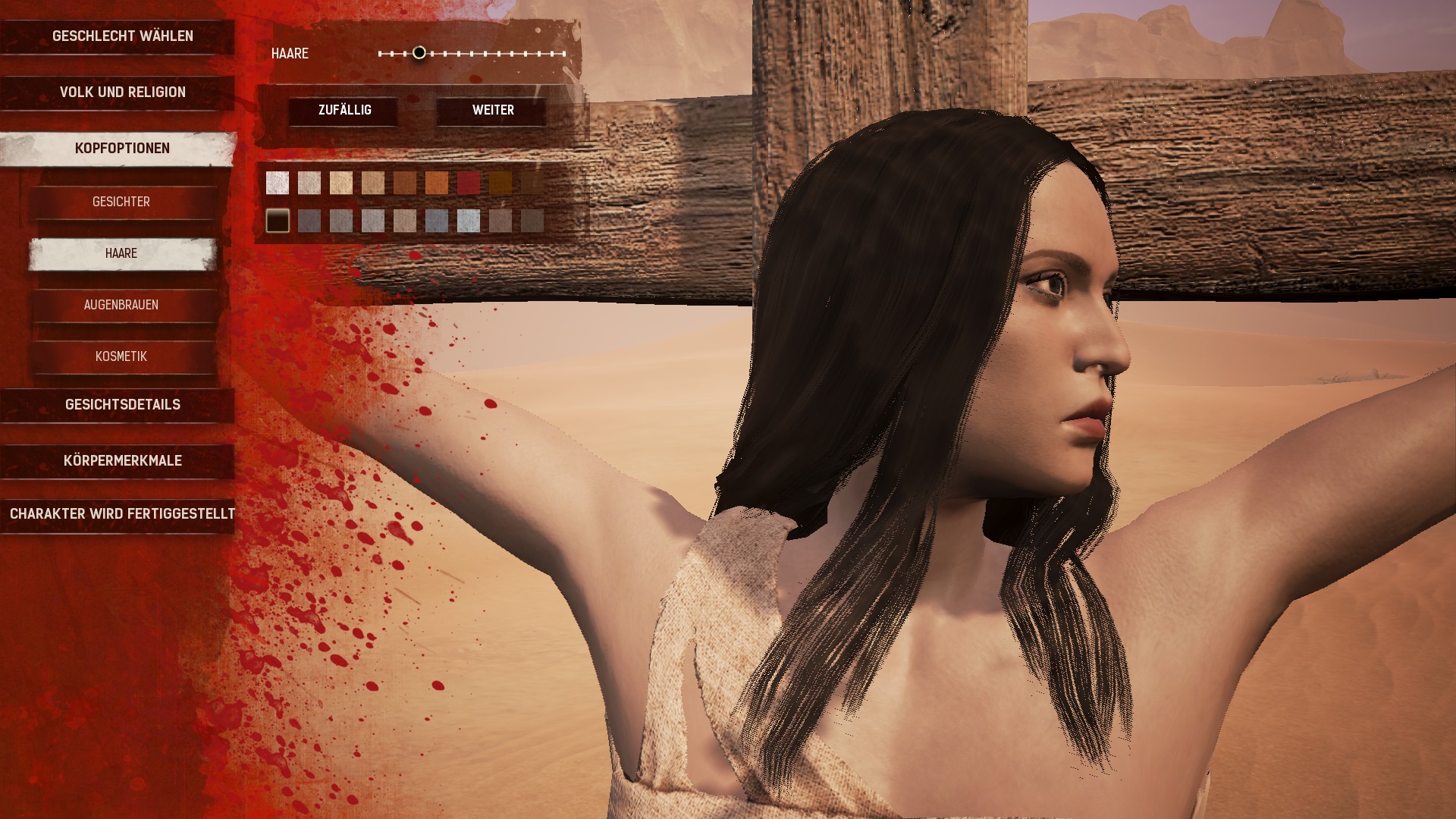Screen dimensions: 1456x819
Task: Choose Charakter wird fertiggestellt
Action: (122, 514)
